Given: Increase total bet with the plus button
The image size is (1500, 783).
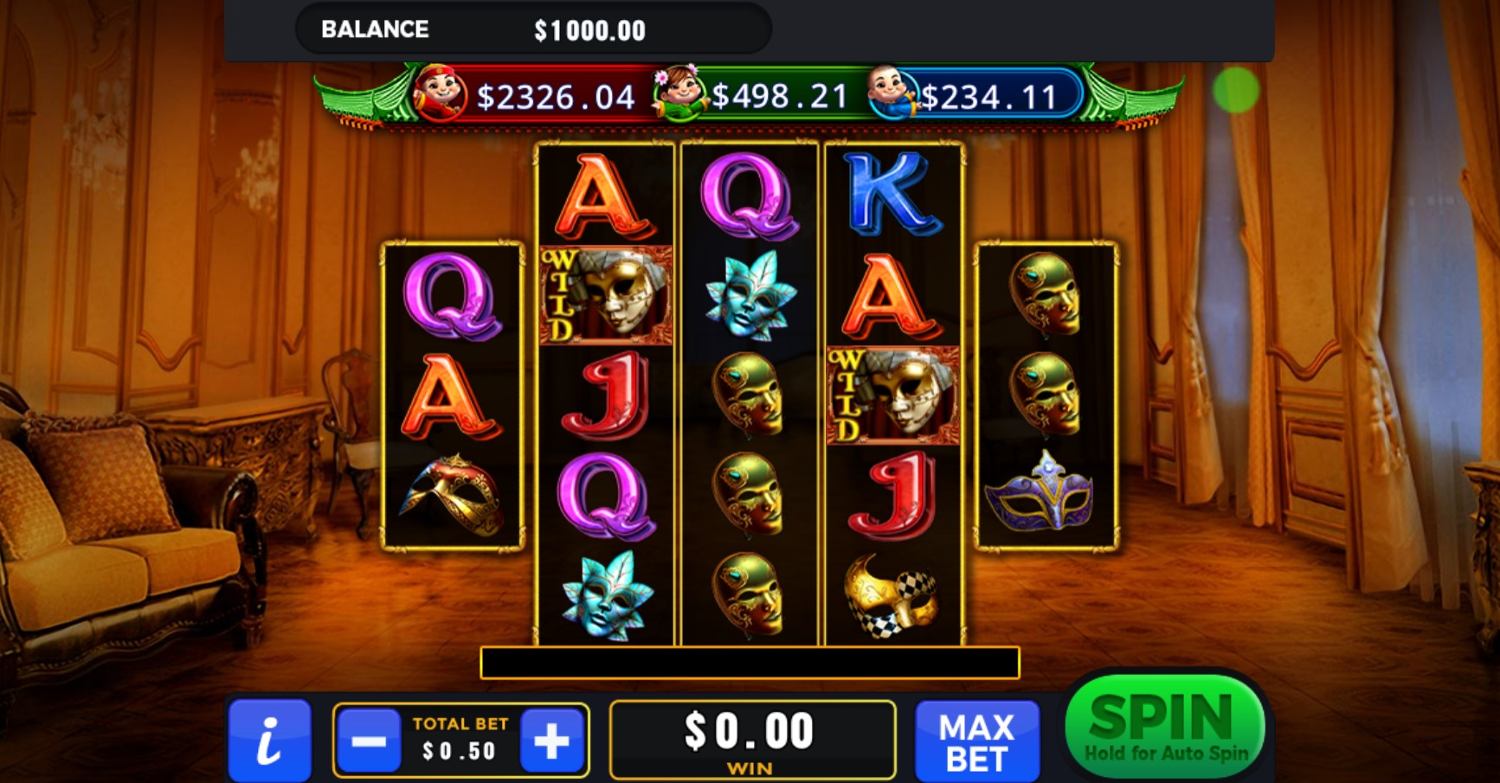Looking at the screenshot, I should 551,740.
